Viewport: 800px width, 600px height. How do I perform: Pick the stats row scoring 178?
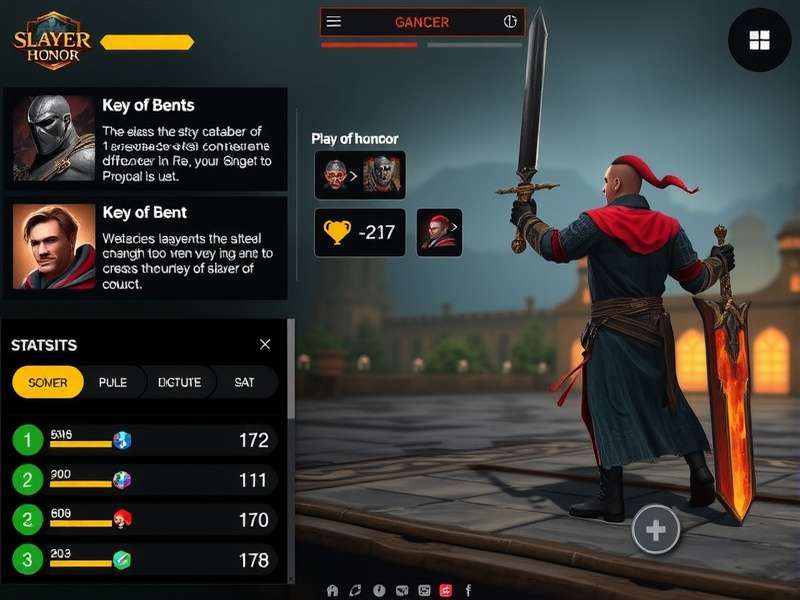[144, 559]
